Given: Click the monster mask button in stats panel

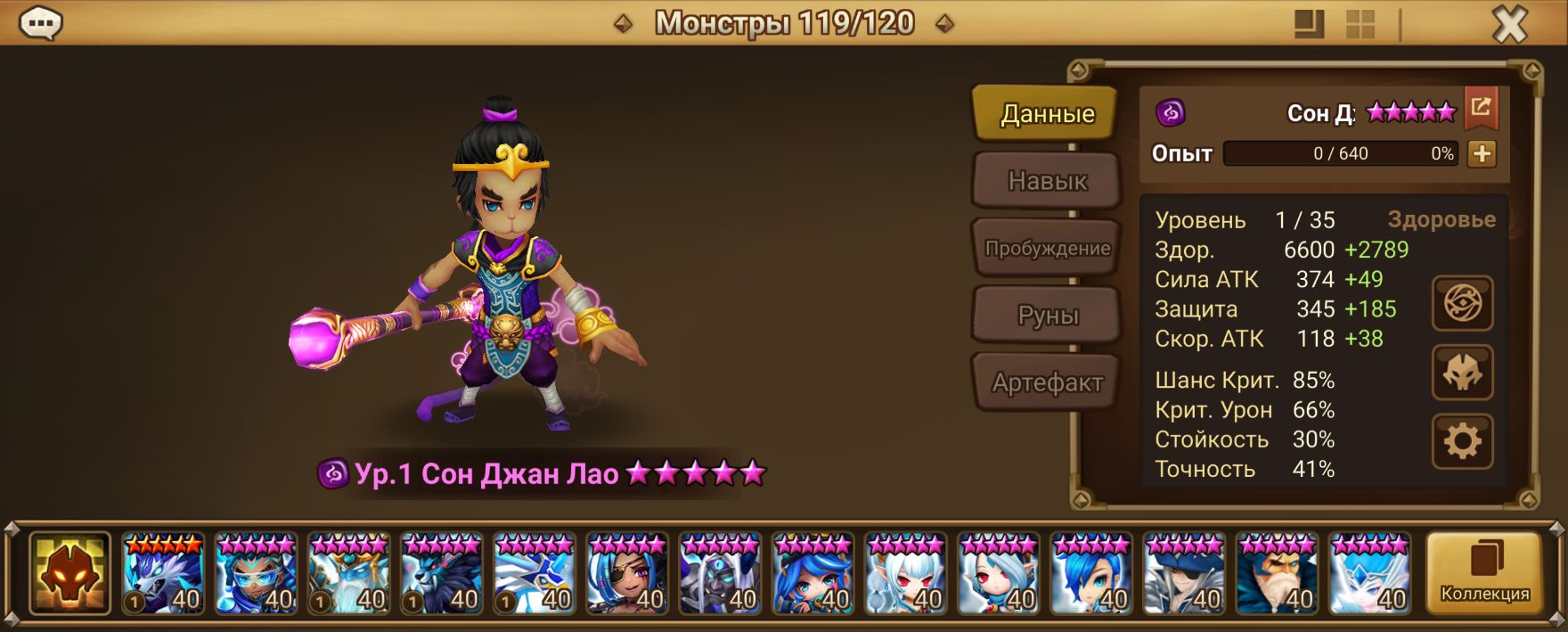Looking at the screenshot, I should click(x=1462, y=372).
